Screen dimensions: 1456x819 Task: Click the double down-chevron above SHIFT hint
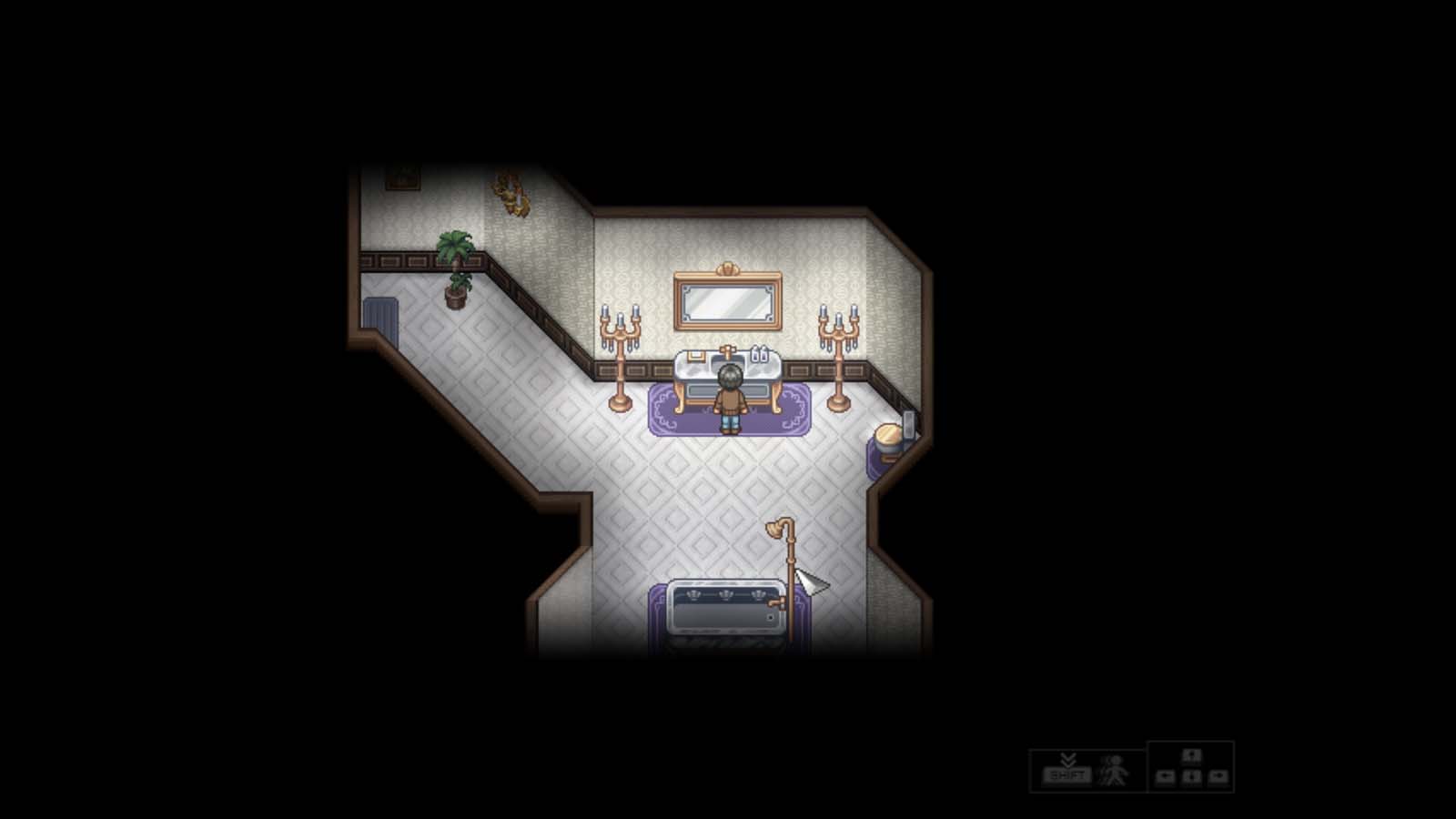click(x=1068, y=758)
